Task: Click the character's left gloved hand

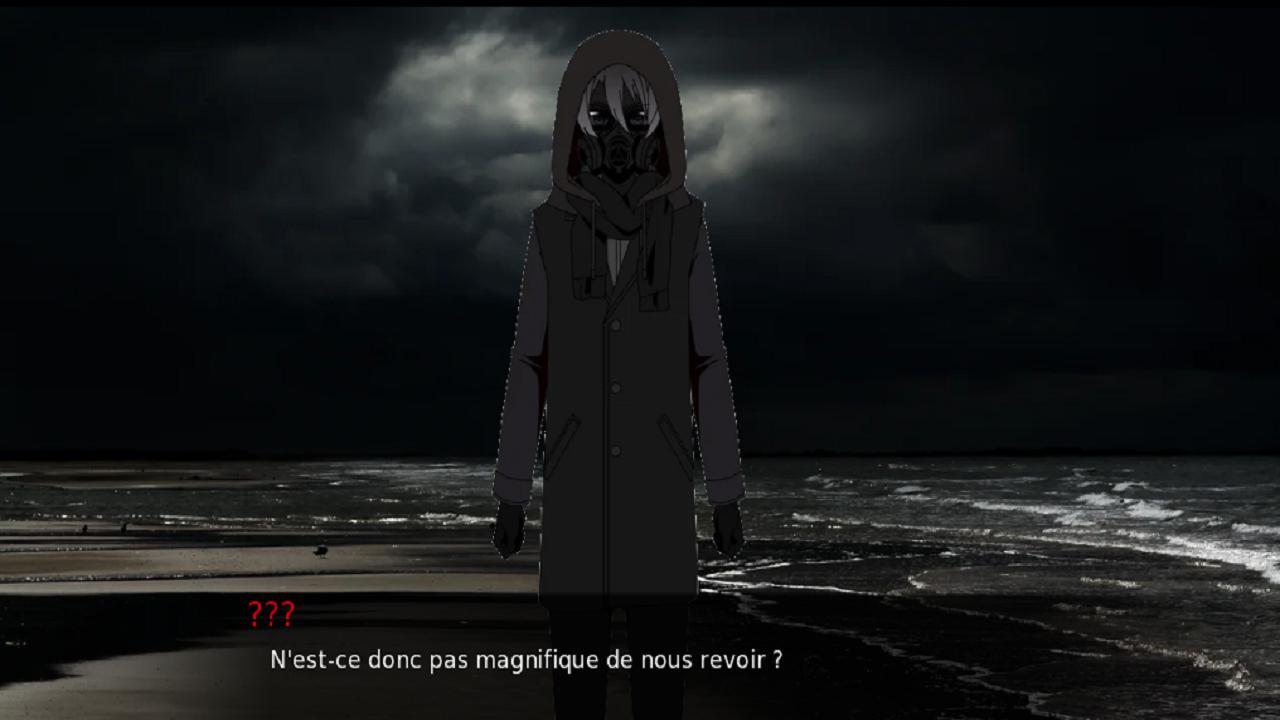Action: click(510, 528)
